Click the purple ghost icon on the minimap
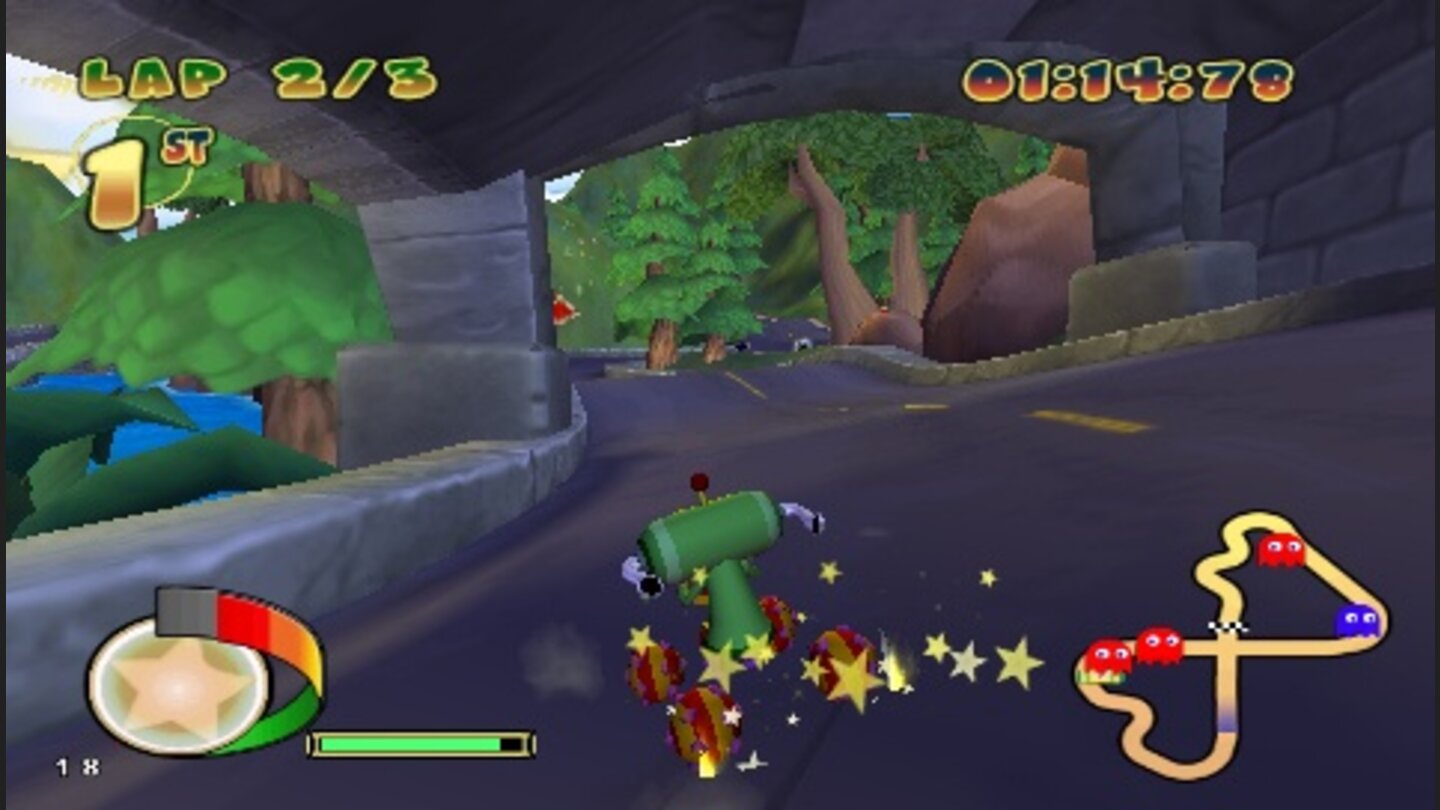 (1357, 621)
